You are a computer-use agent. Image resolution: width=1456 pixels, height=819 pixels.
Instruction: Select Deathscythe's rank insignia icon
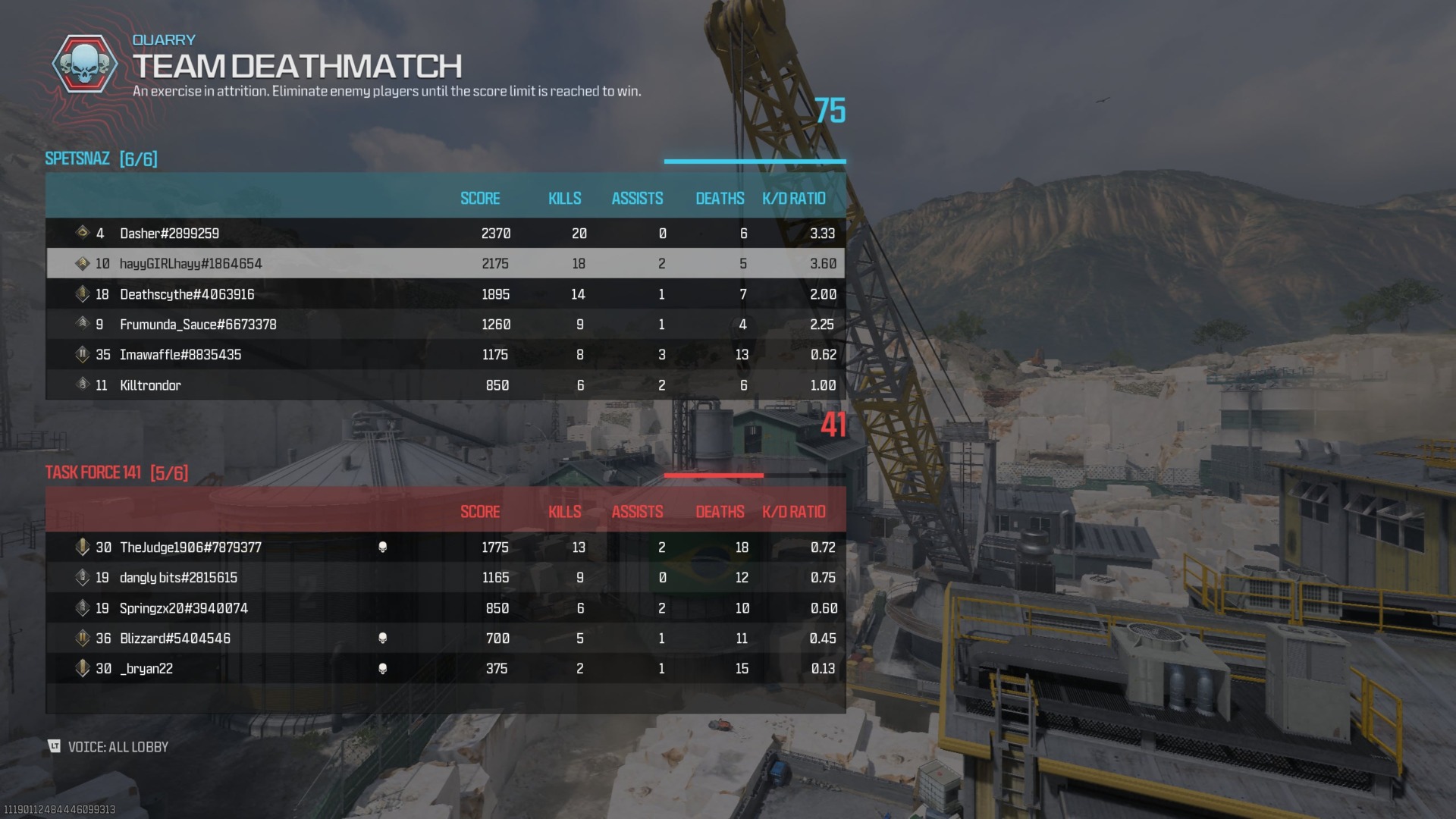click(83, 294)
